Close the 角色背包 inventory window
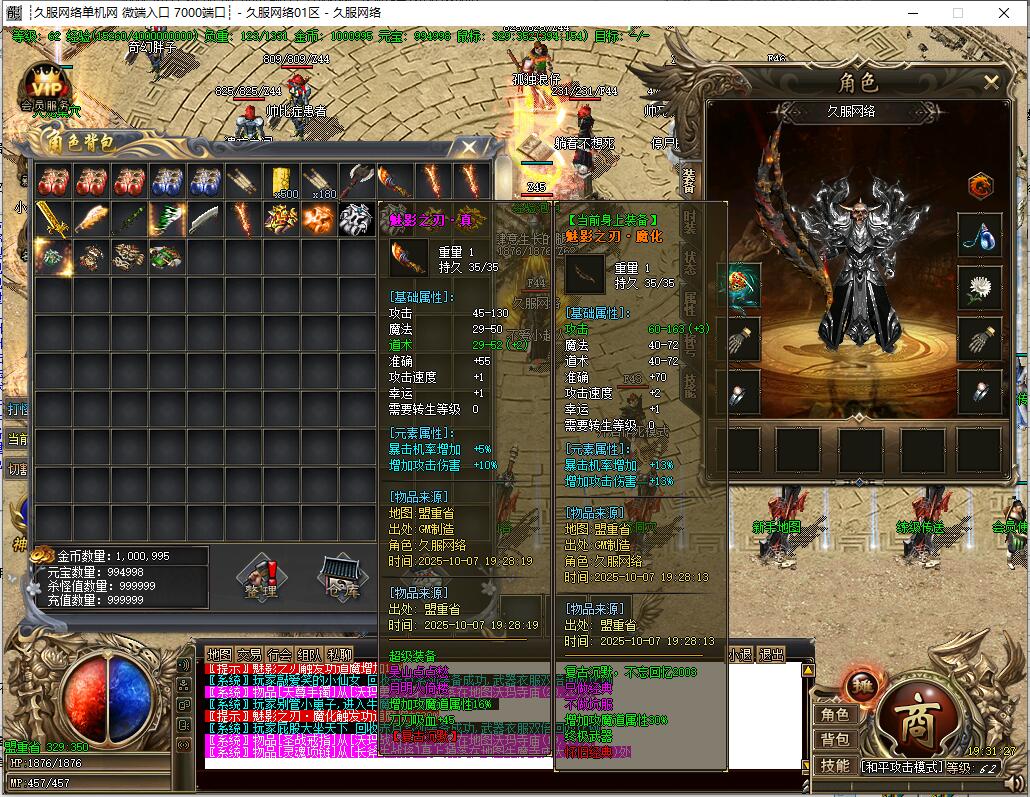The width and height of the screenshot is (1030, 797). (469, 147)
